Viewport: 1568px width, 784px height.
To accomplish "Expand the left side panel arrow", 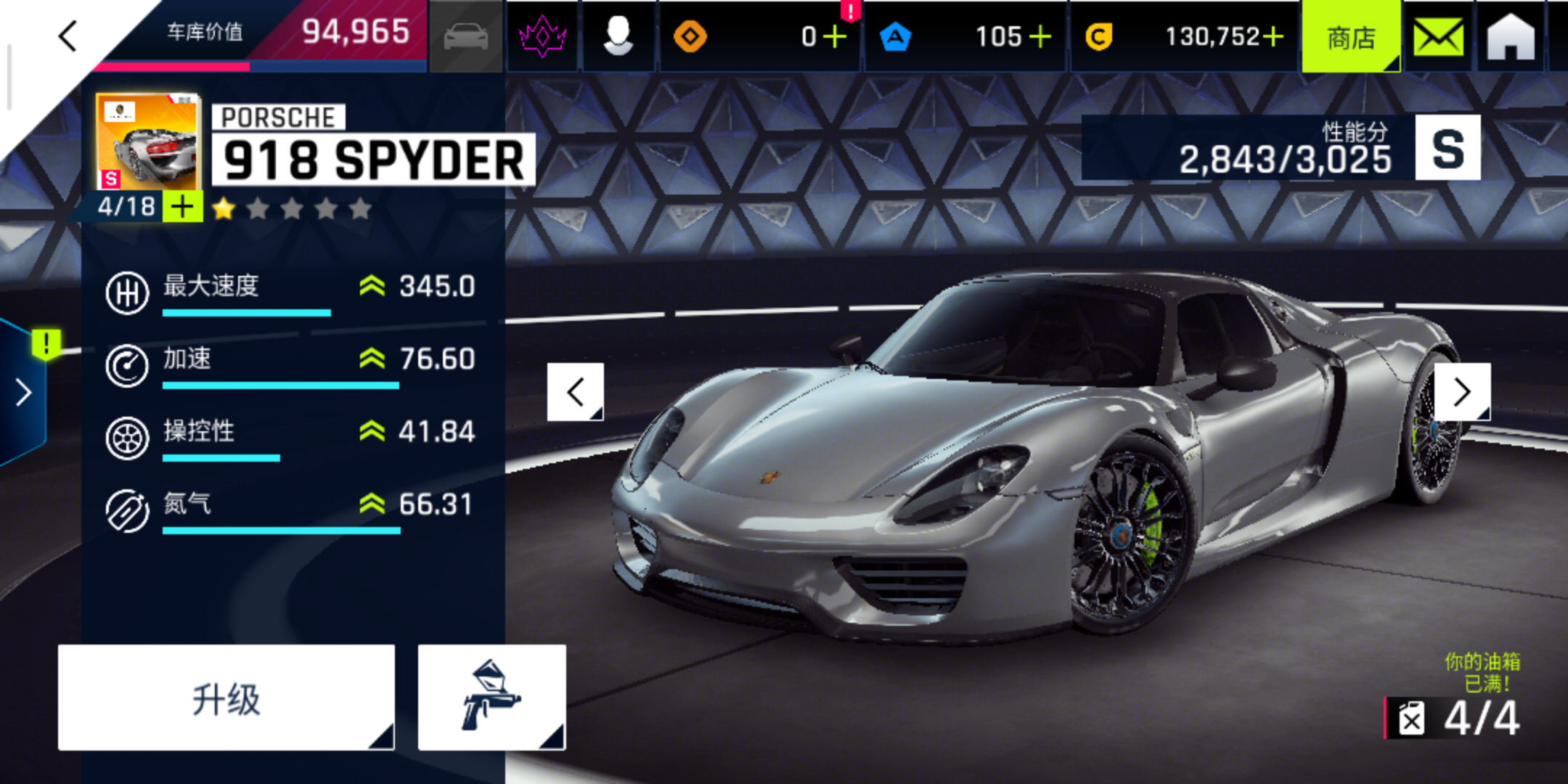I will point(23,393).
